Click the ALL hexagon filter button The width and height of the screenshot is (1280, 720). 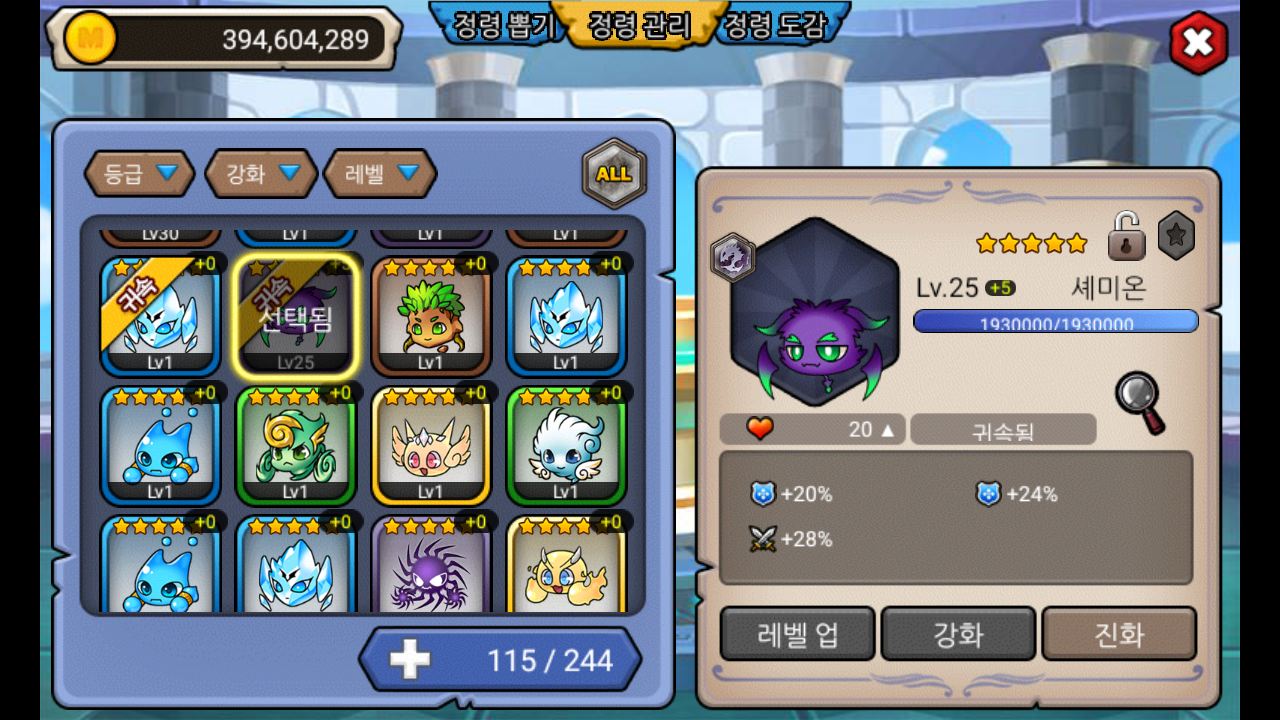(x=614, y=174)
